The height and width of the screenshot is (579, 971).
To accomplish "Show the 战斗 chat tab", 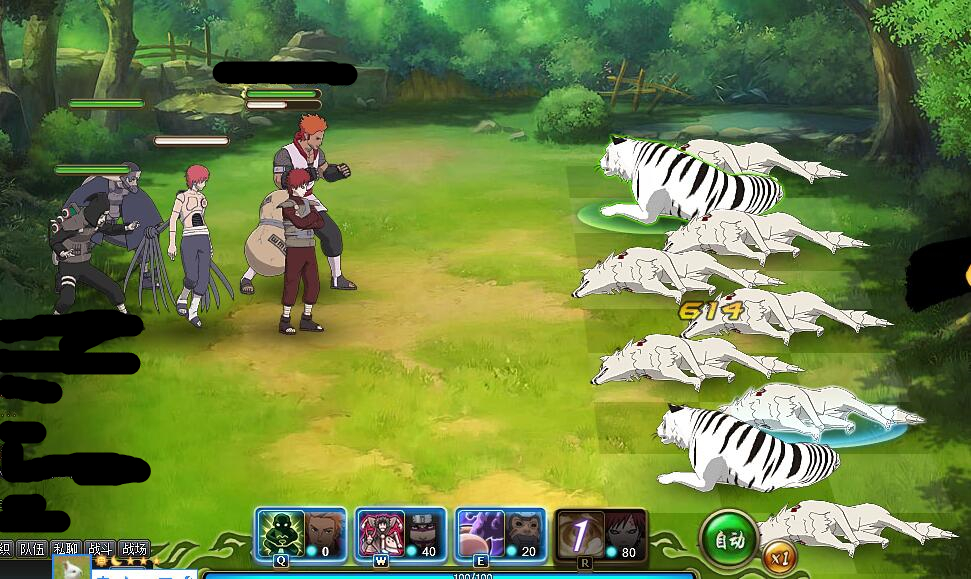I will pos(100,548).
